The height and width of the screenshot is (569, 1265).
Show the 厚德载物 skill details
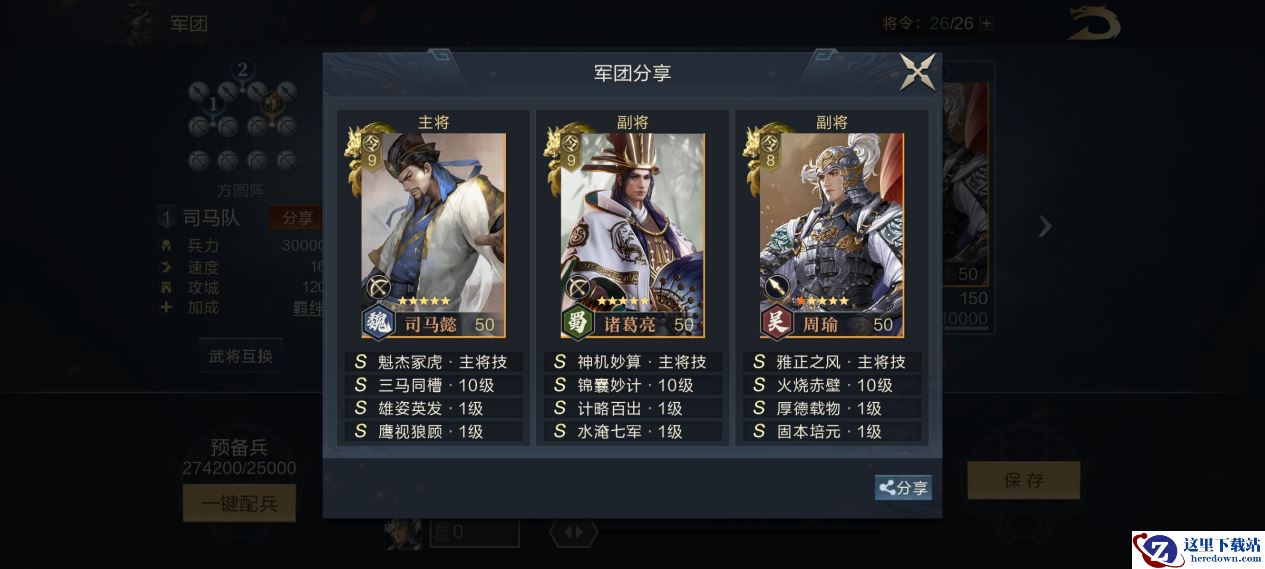[x=831, y=408]
